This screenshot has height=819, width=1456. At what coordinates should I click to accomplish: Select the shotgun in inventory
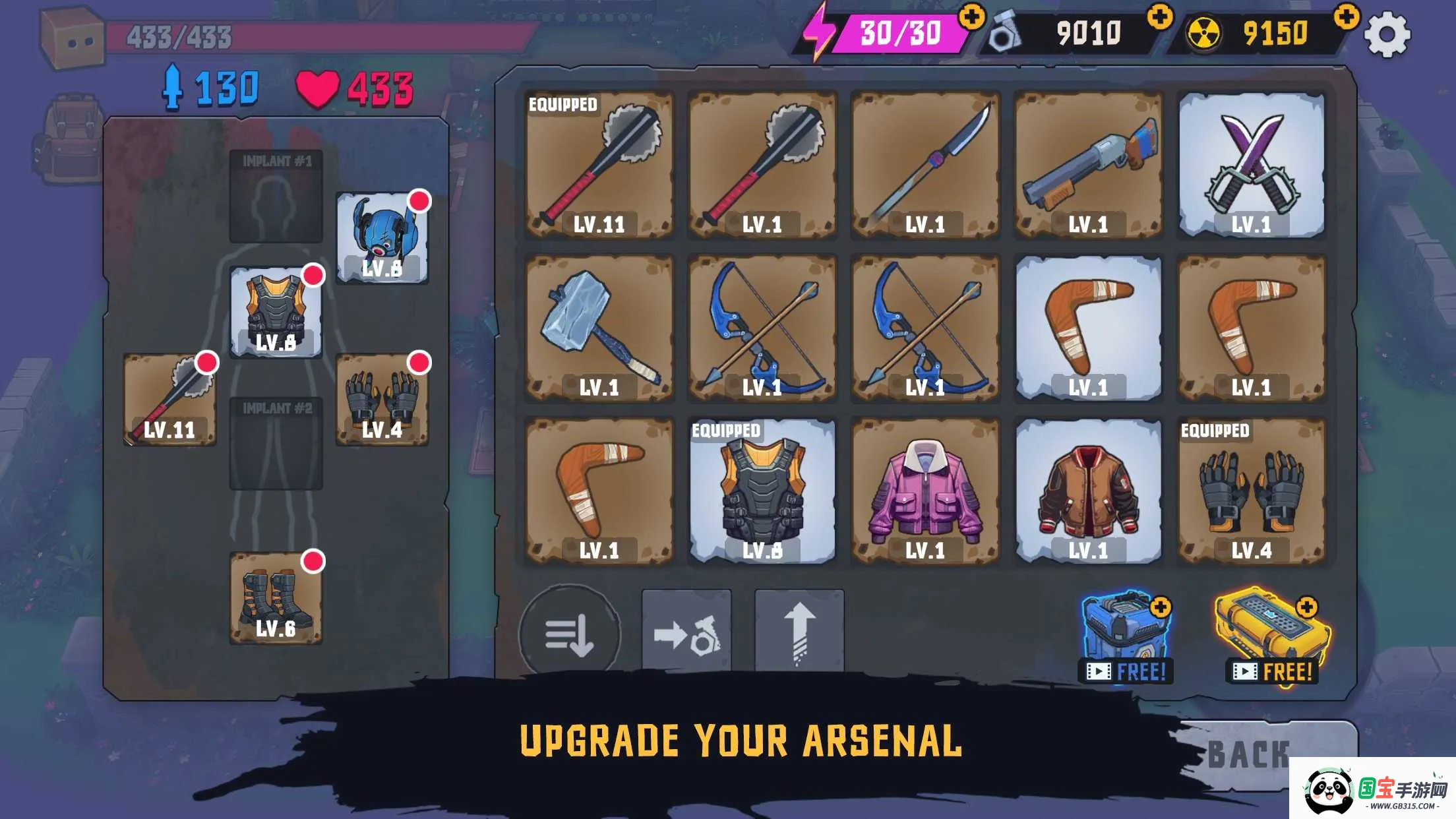point(1088,165)
